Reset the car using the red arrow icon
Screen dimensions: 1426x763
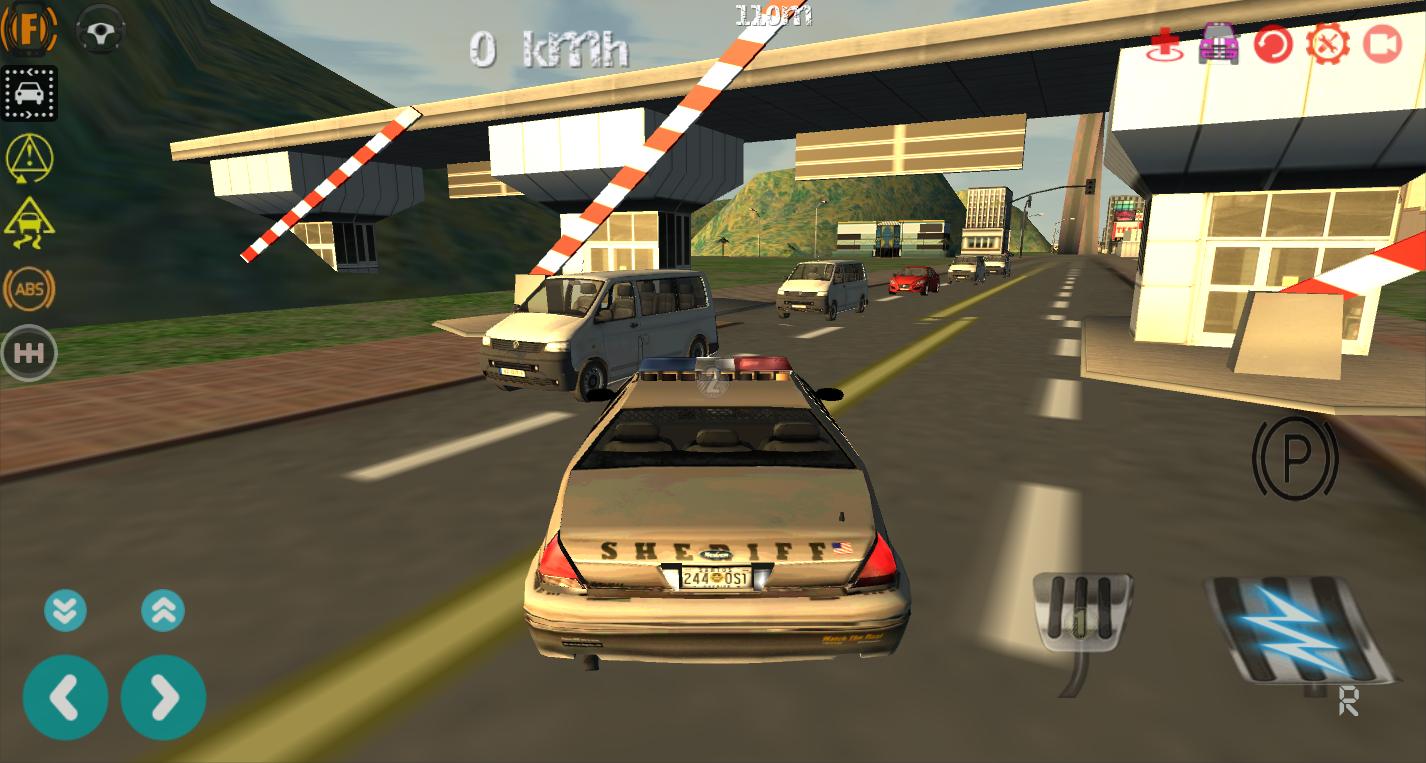click(1273, 45)
